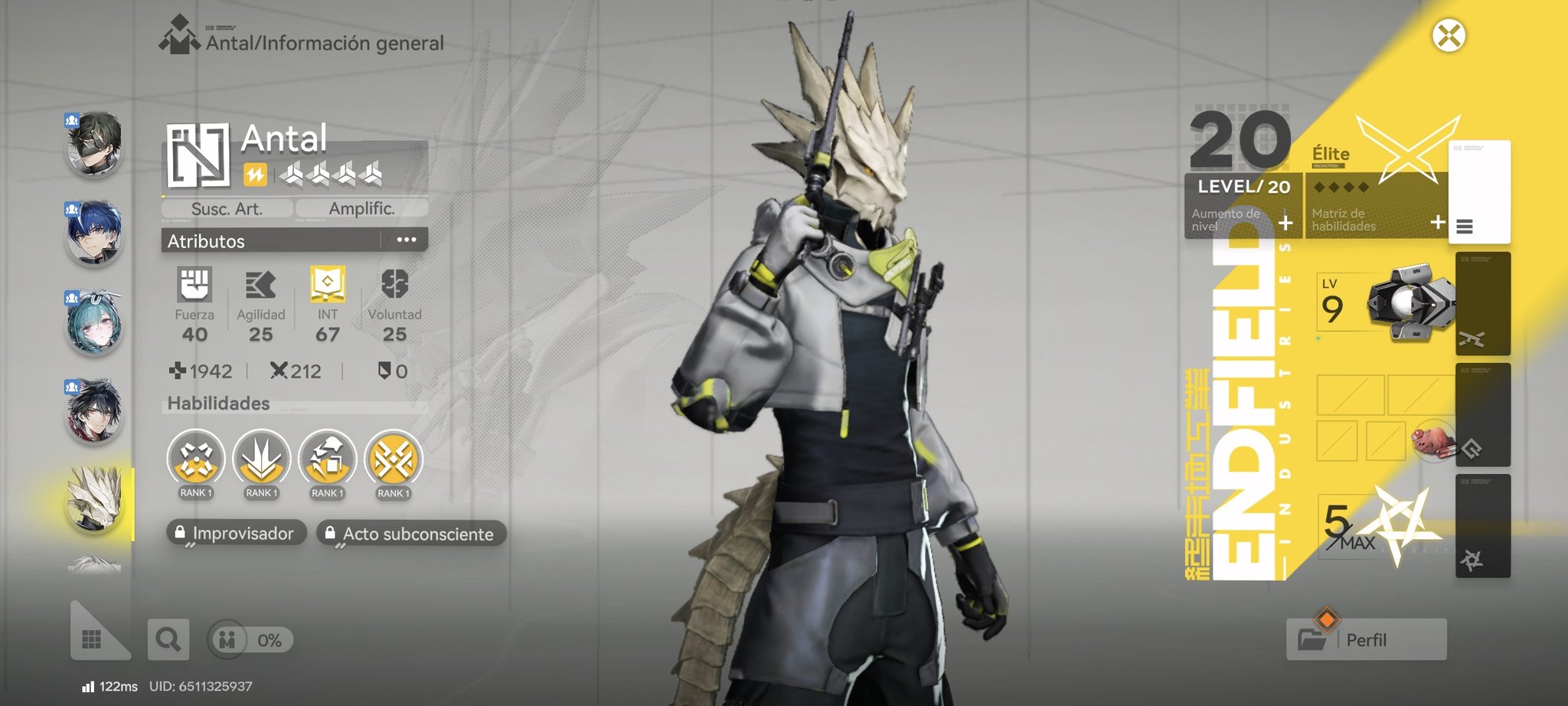Open the 0% trust indicator

coord(250,639)
